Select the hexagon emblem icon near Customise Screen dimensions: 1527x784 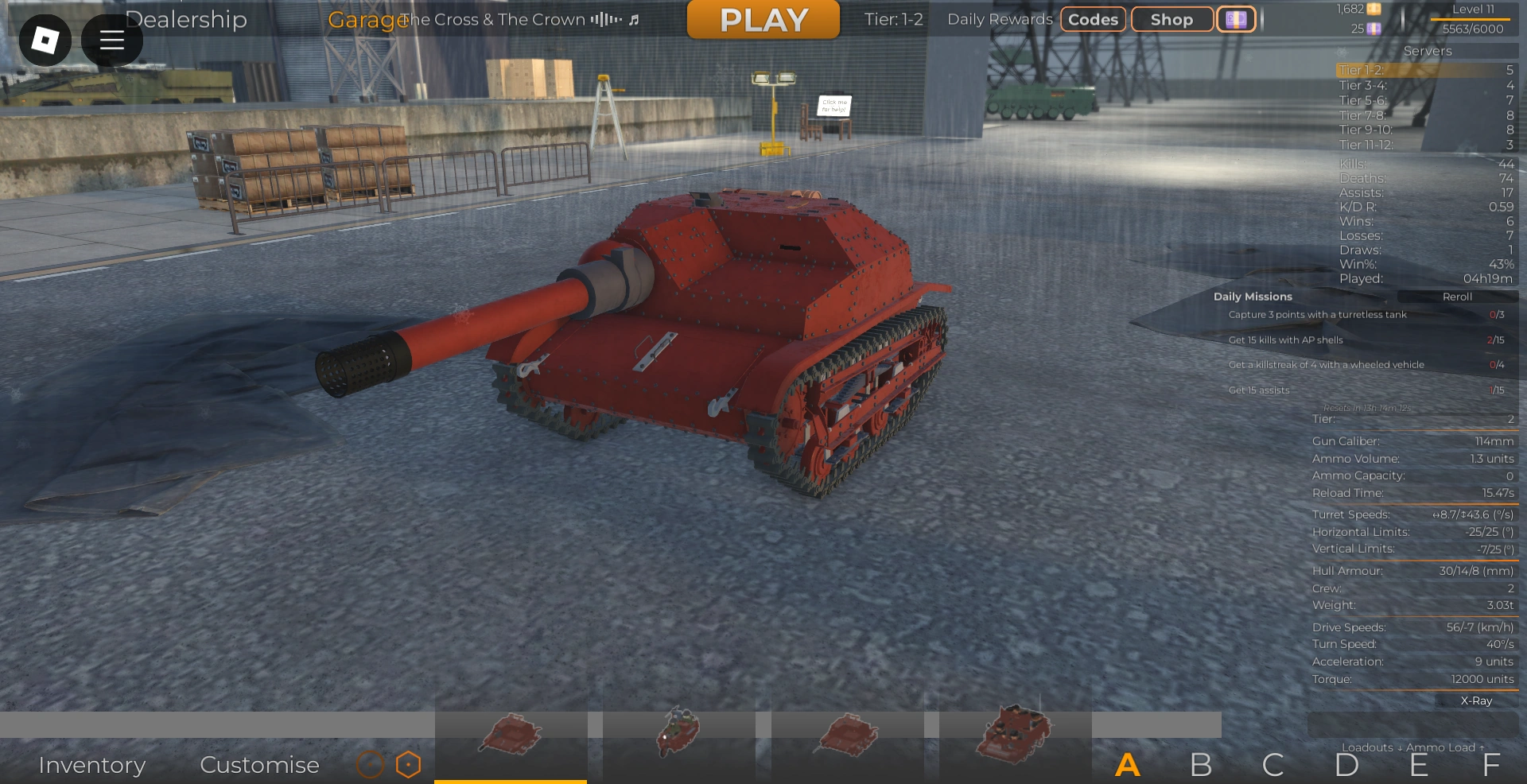[408, 765]
